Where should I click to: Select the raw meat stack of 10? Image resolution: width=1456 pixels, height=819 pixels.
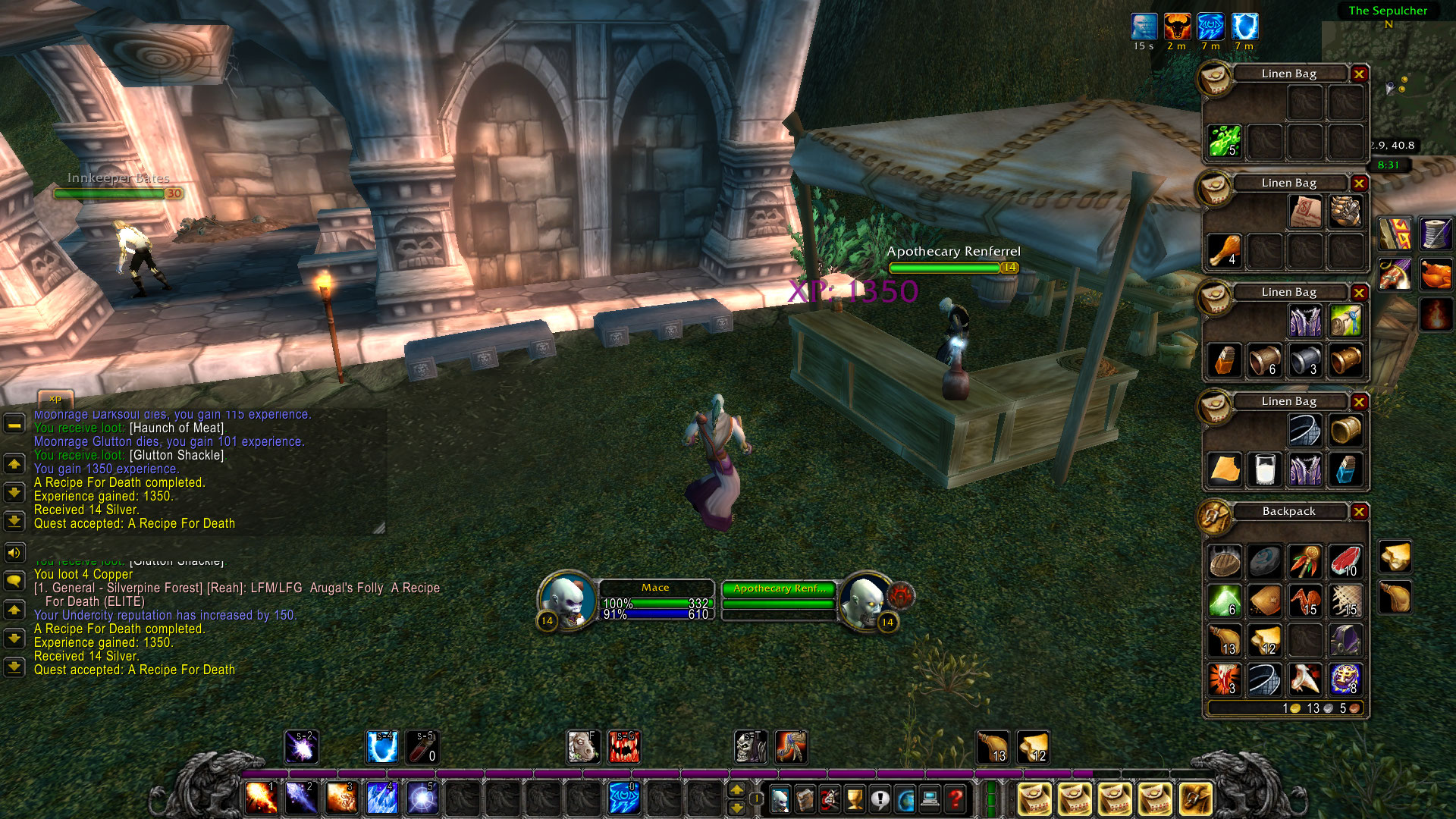click(x=1345, y=561)
